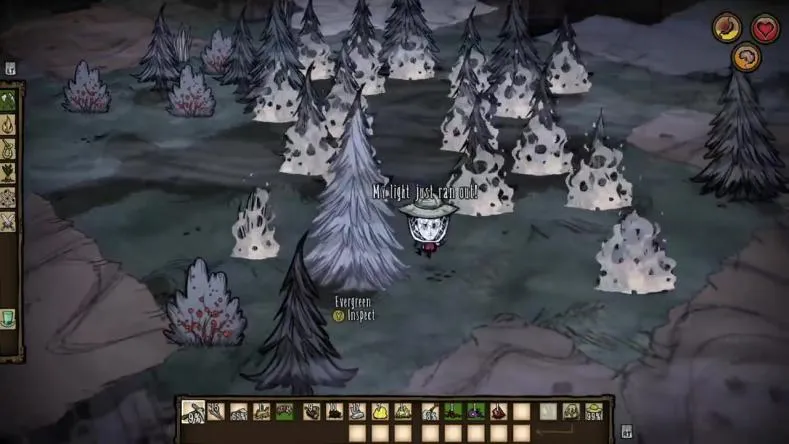Open the Light crafting tab with flame icon
This screenshot has height=444, width=789.
(9, 124)
